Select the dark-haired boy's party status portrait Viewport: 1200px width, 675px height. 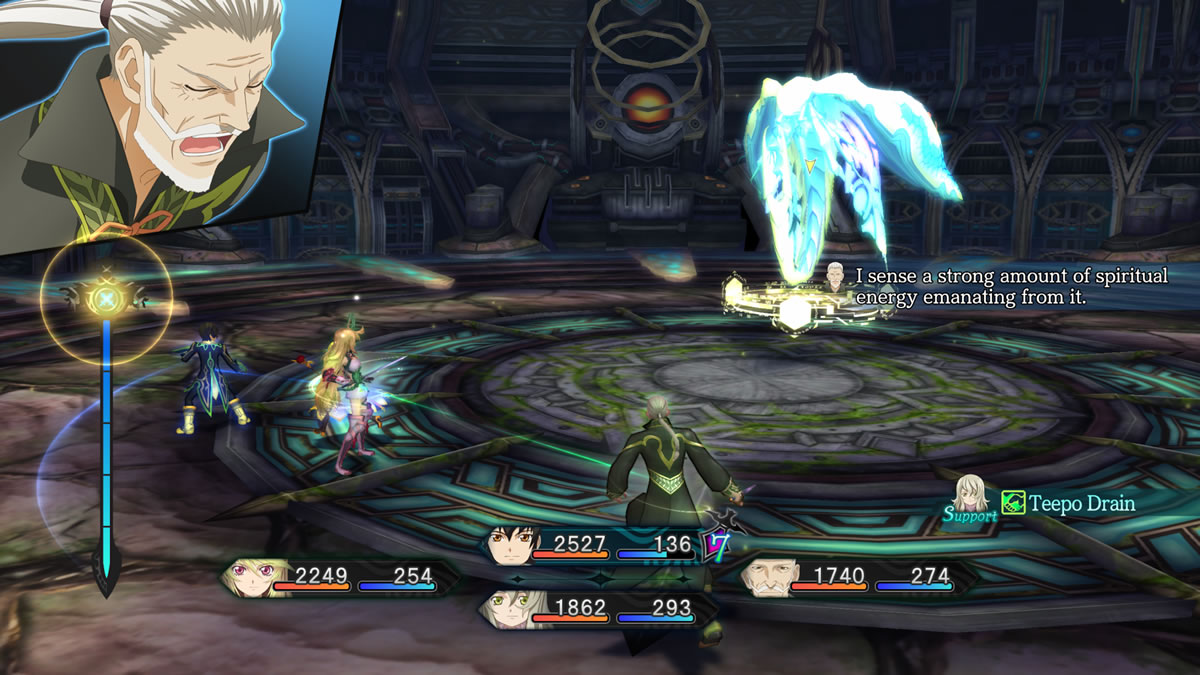pyautogui.click(x=506, y=545)
